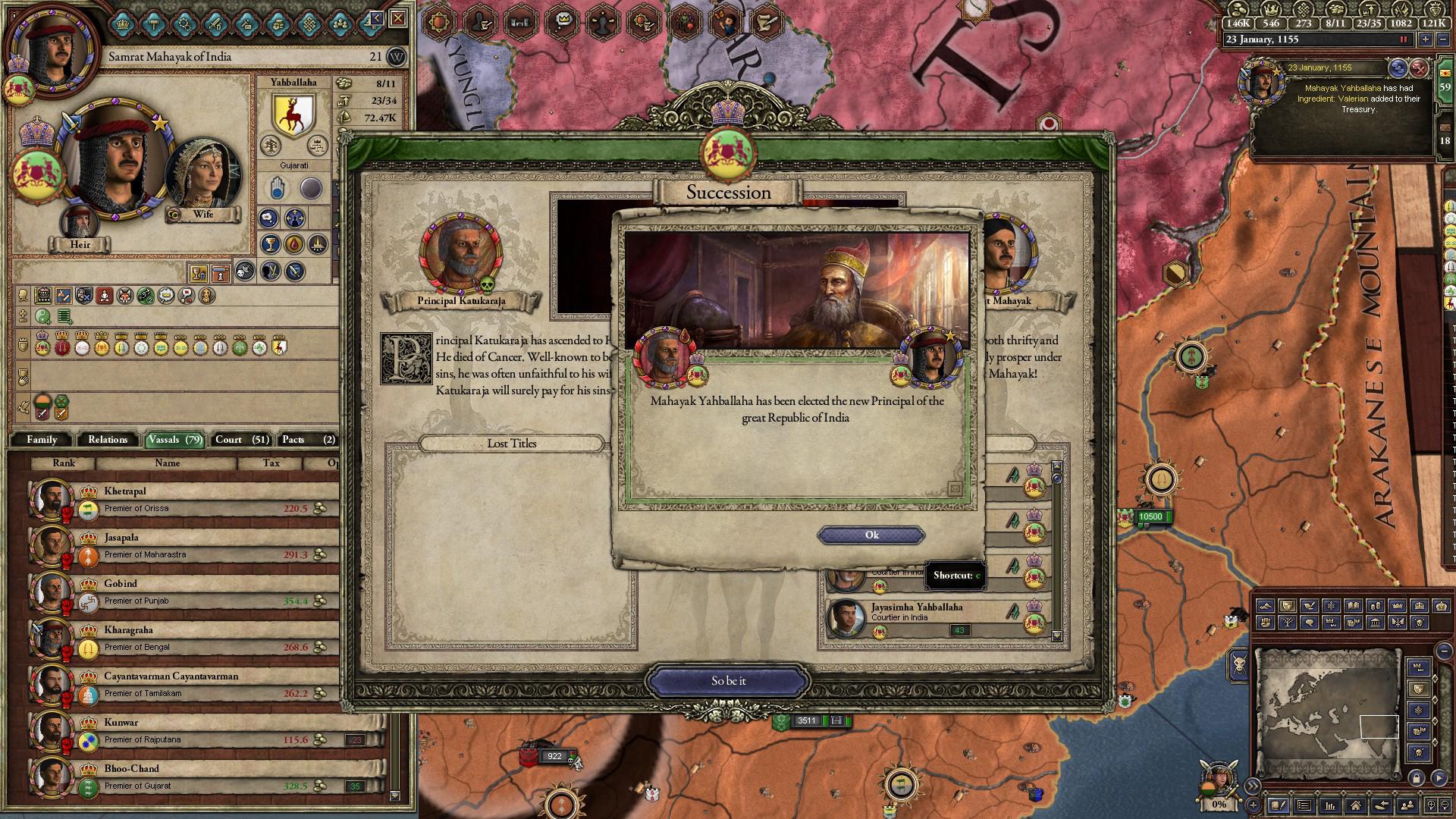Screen dimensions: 1456x819
Task: Select Bhoo-Chand, Premier of Gujarat row
Action: coord(182,777)
